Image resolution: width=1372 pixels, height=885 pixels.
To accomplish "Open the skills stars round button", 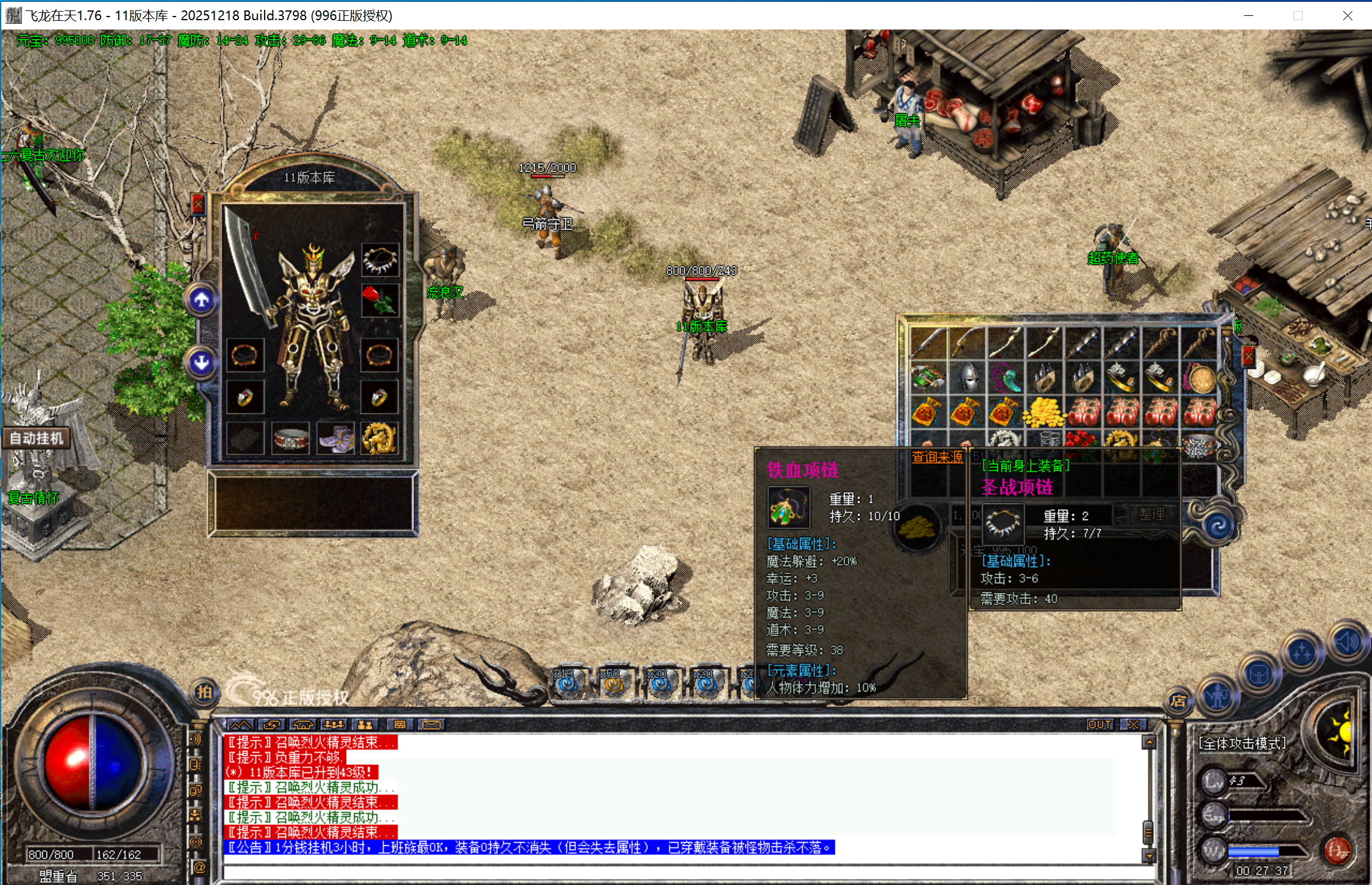I will (1302, 653).
